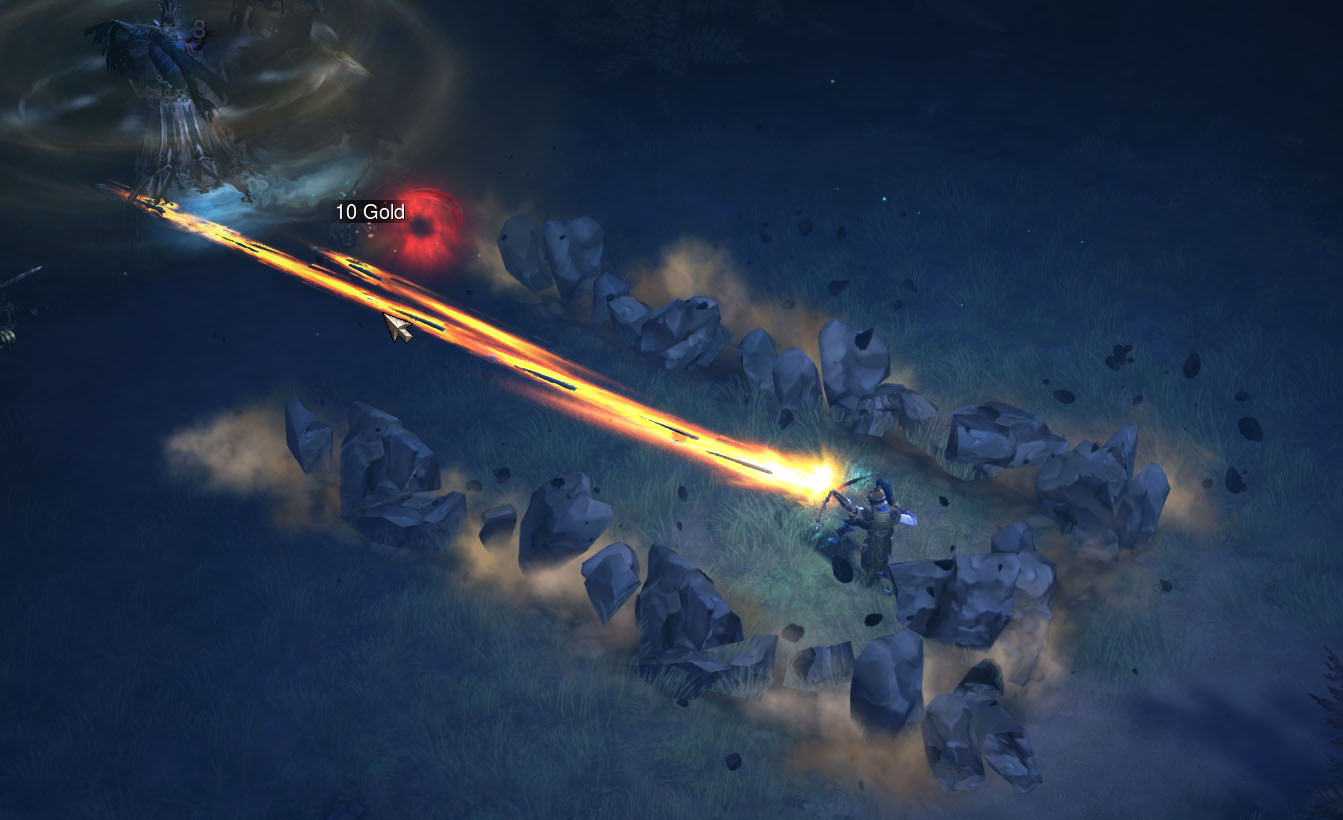This screenshot has height=820, width=1343.
Task: Pick up the 10 Gold loot label
Action: coord(370,212)
